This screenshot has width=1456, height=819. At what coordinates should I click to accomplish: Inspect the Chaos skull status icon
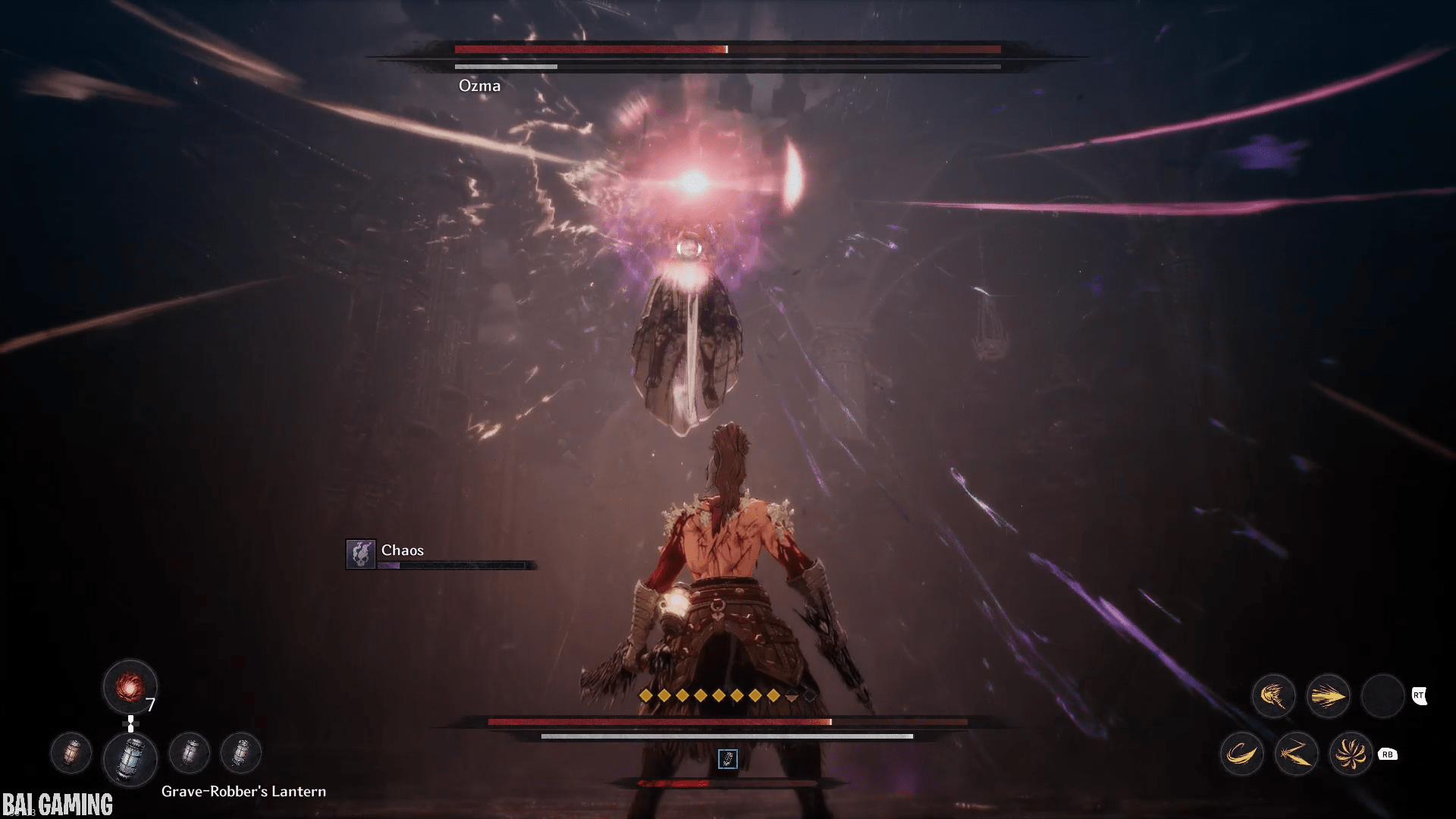(x=360, y=554)
